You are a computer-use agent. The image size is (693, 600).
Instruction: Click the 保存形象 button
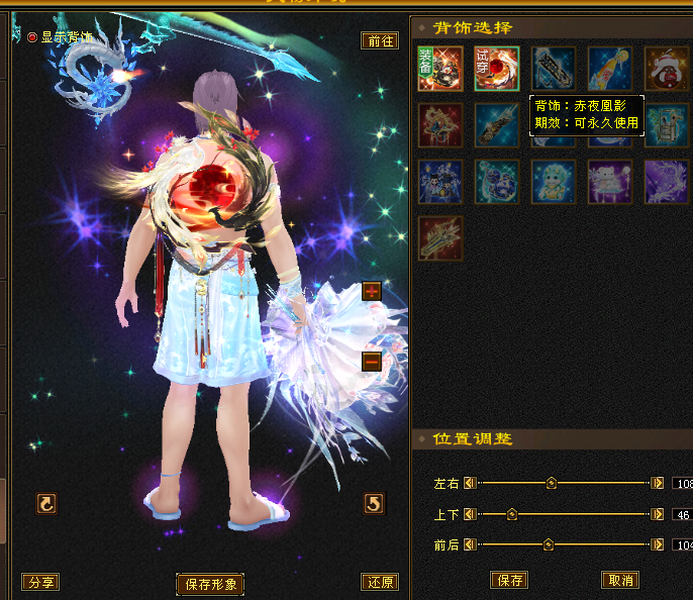(x=210, y=584)
